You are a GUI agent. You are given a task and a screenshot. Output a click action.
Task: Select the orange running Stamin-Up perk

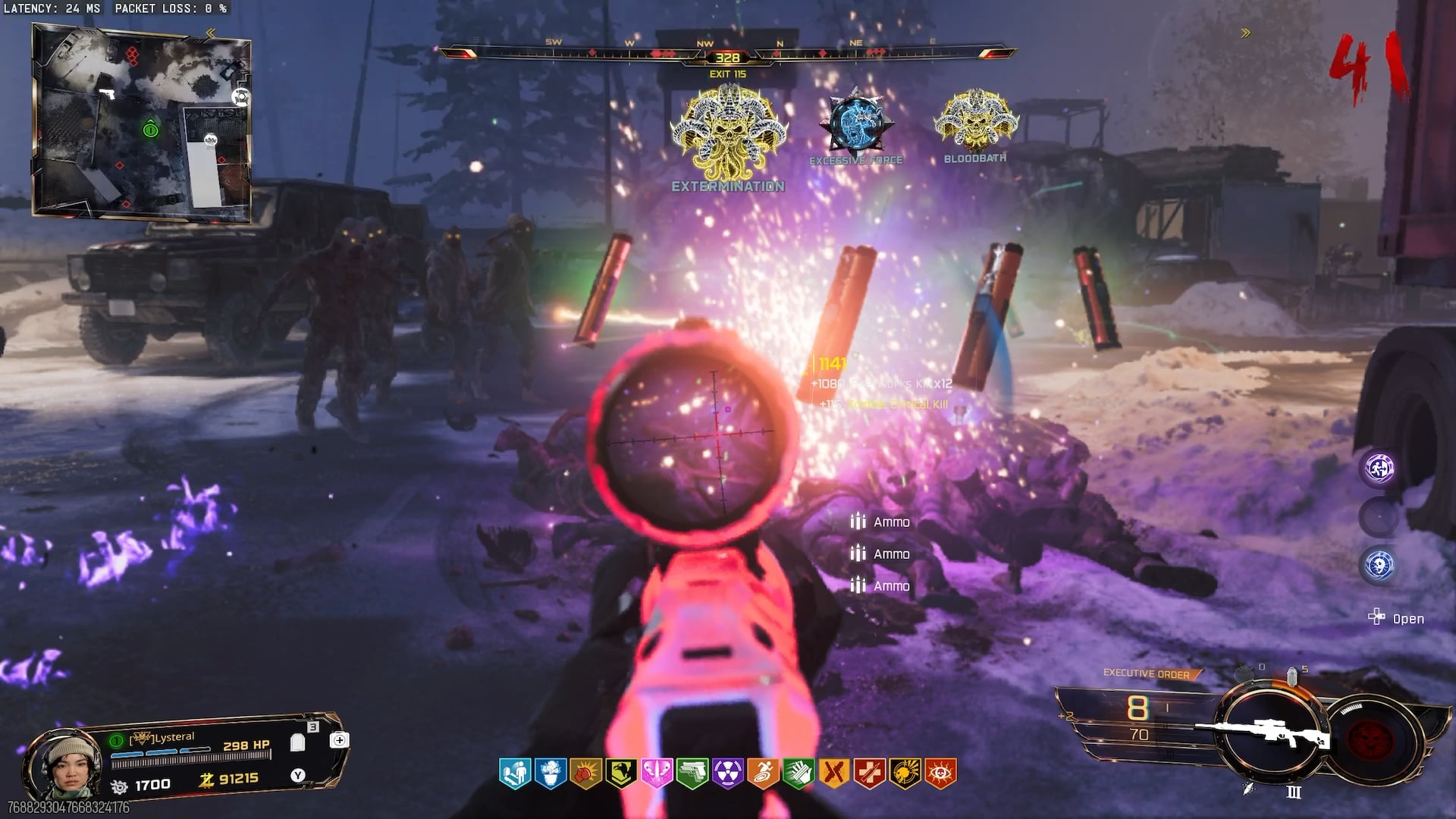[763, 773]
